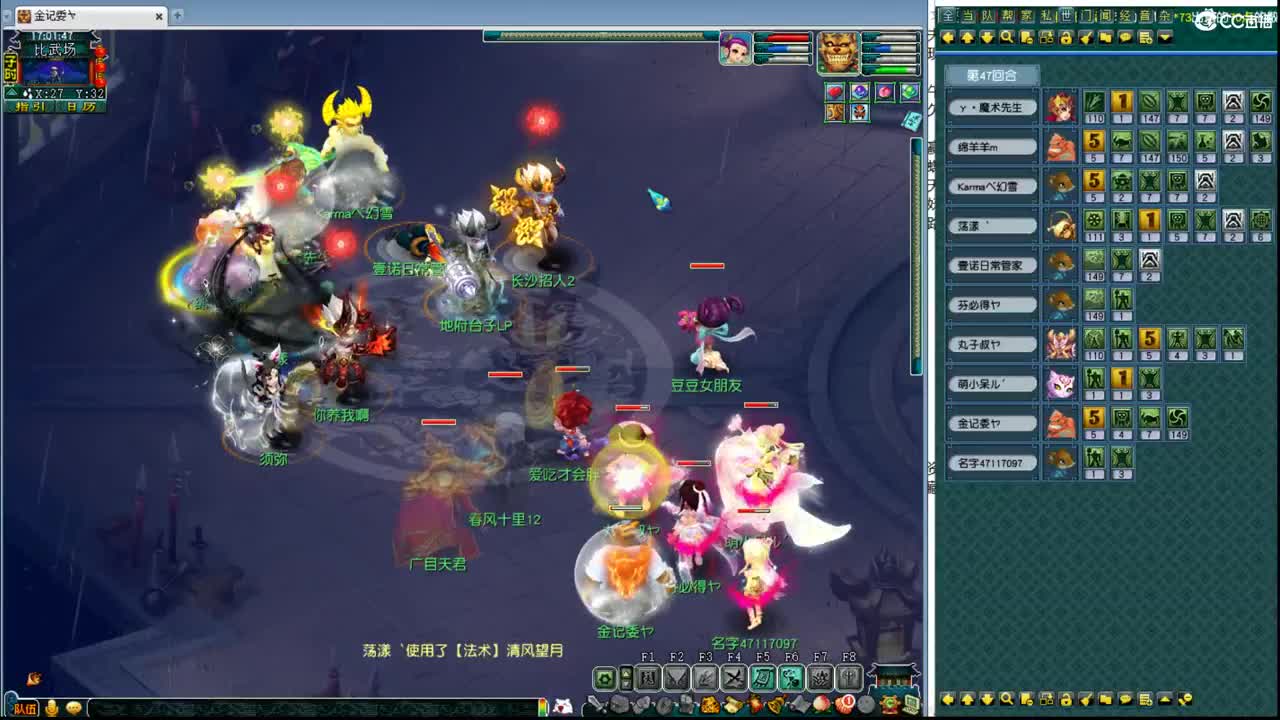This screenshot has height=720, width=1280.
Task: Toggle the 世 world chat channel
Action: coord(1068,15)
